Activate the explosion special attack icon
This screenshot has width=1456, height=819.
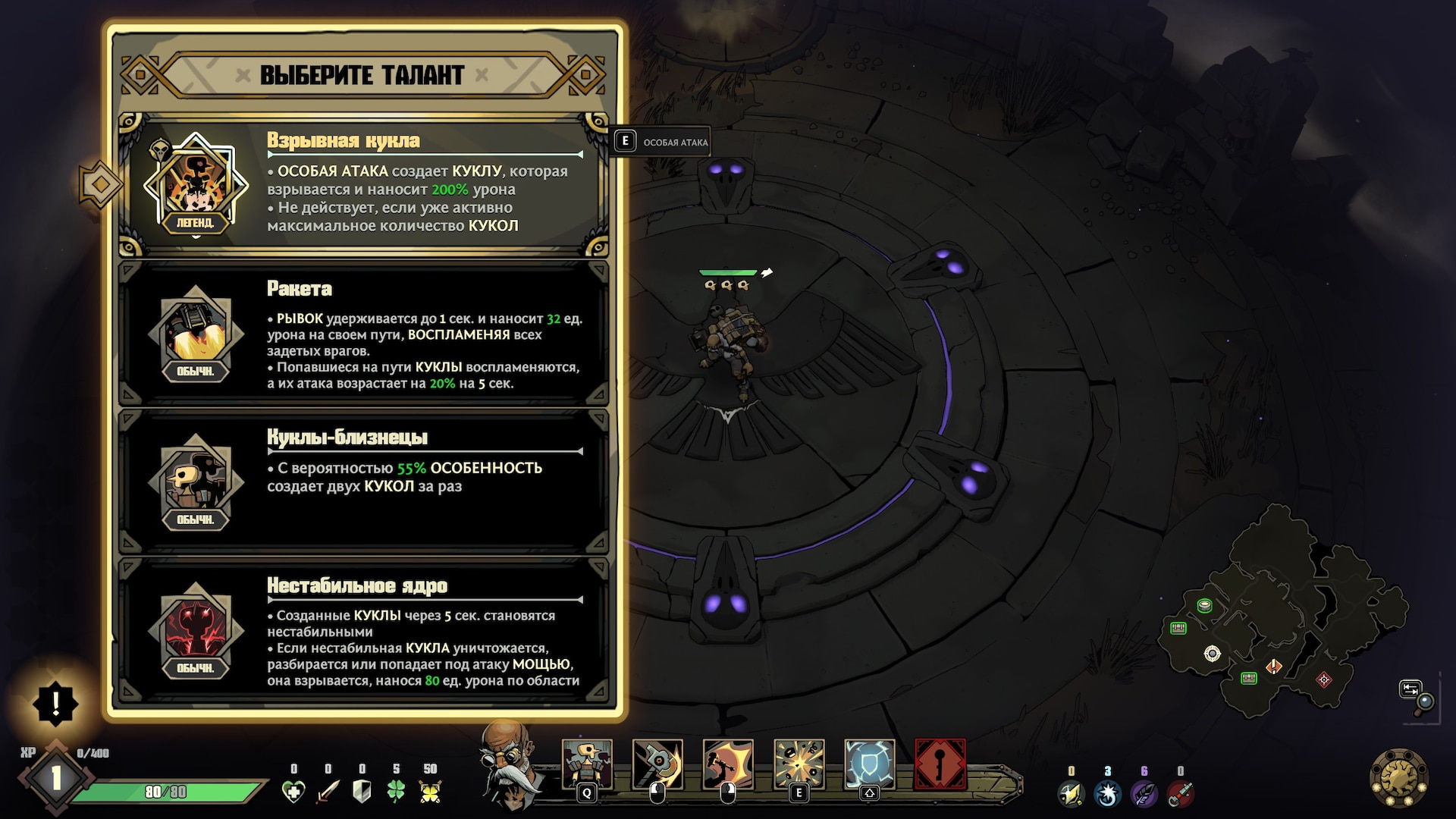[x=799, y=764]
